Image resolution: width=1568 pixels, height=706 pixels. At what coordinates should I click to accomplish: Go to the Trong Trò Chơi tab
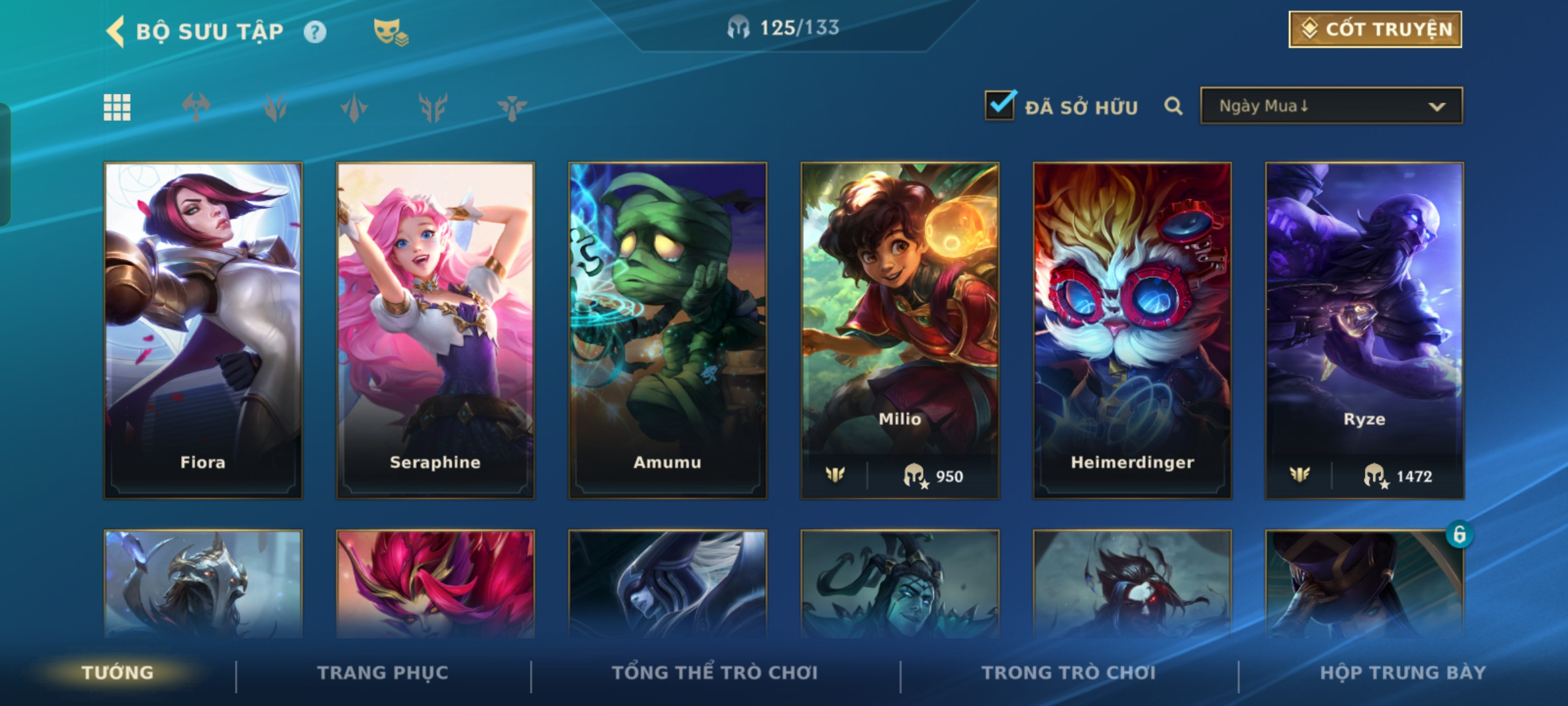pos(1069,673)
